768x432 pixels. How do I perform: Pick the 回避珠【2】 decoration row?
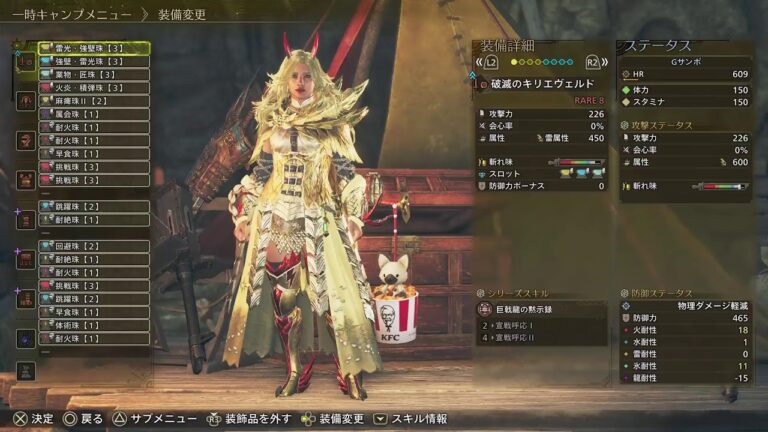(x=93, y=246)
